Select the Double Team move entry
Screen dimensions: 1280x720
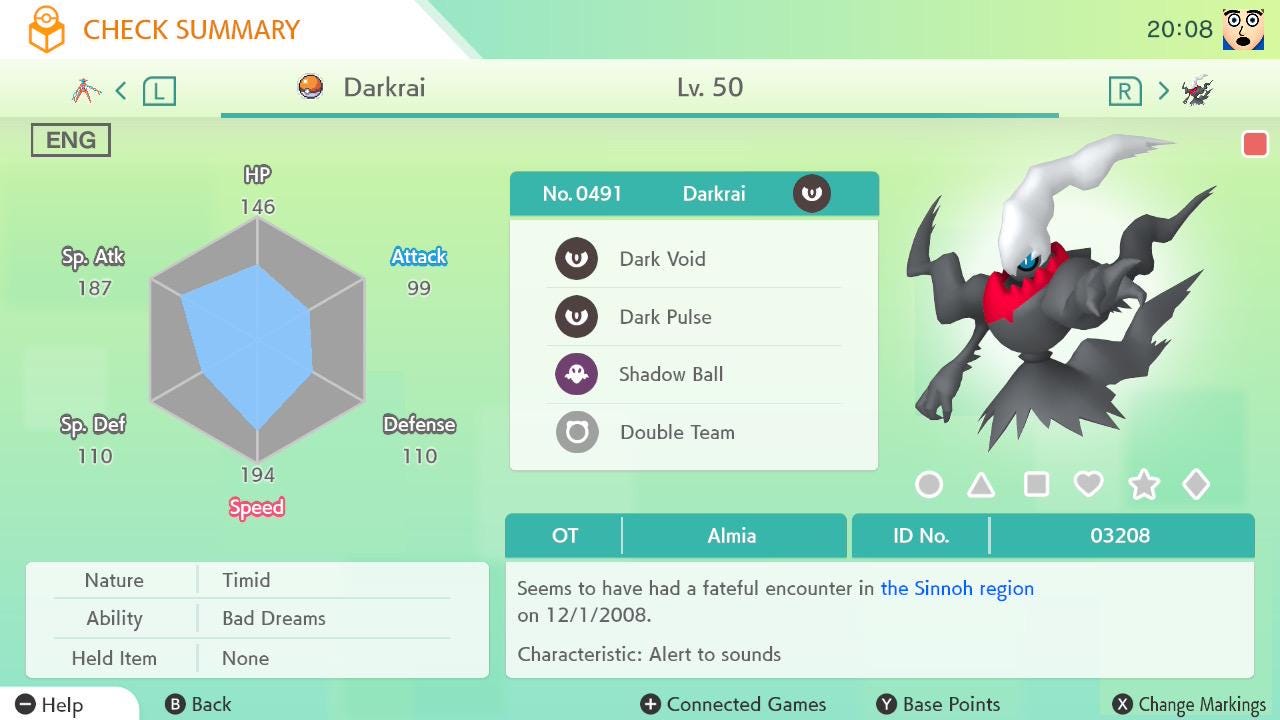click(693, 433)
